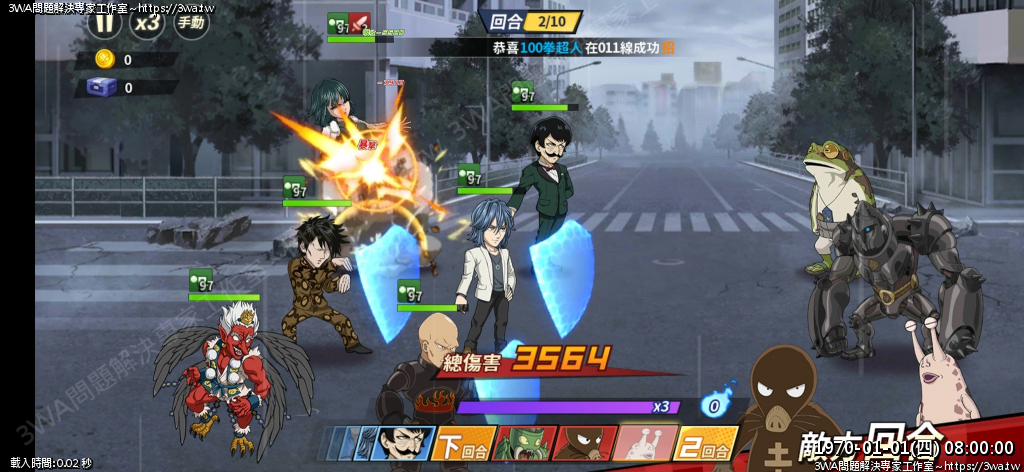Select the pink slug turn portrait
Image resolution: width=1024 pixels, height=472 pixels.
(643, 443)
